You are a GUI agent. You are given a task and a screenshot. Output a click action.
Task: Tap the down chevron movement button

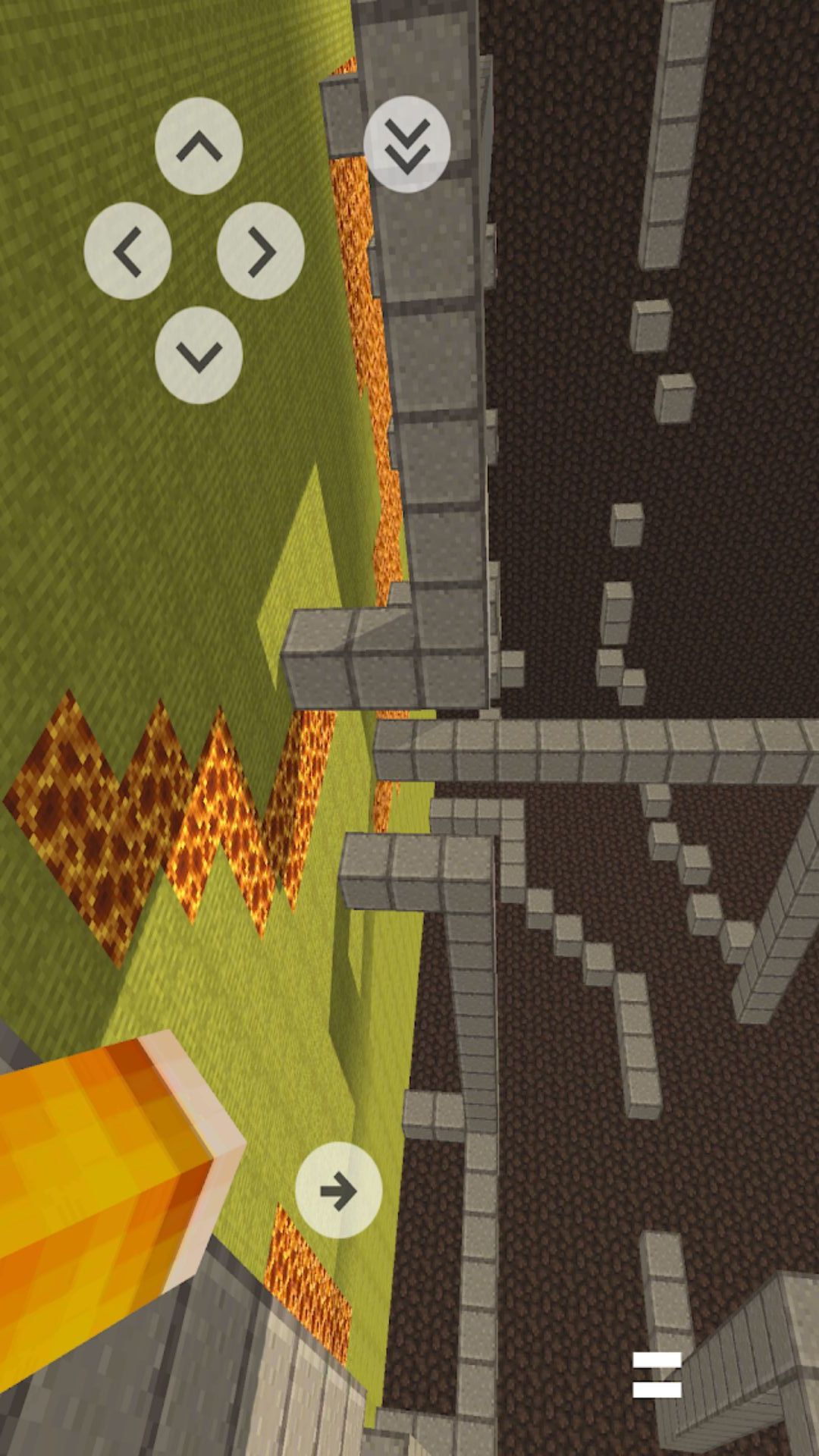click(x=199, y=355)
